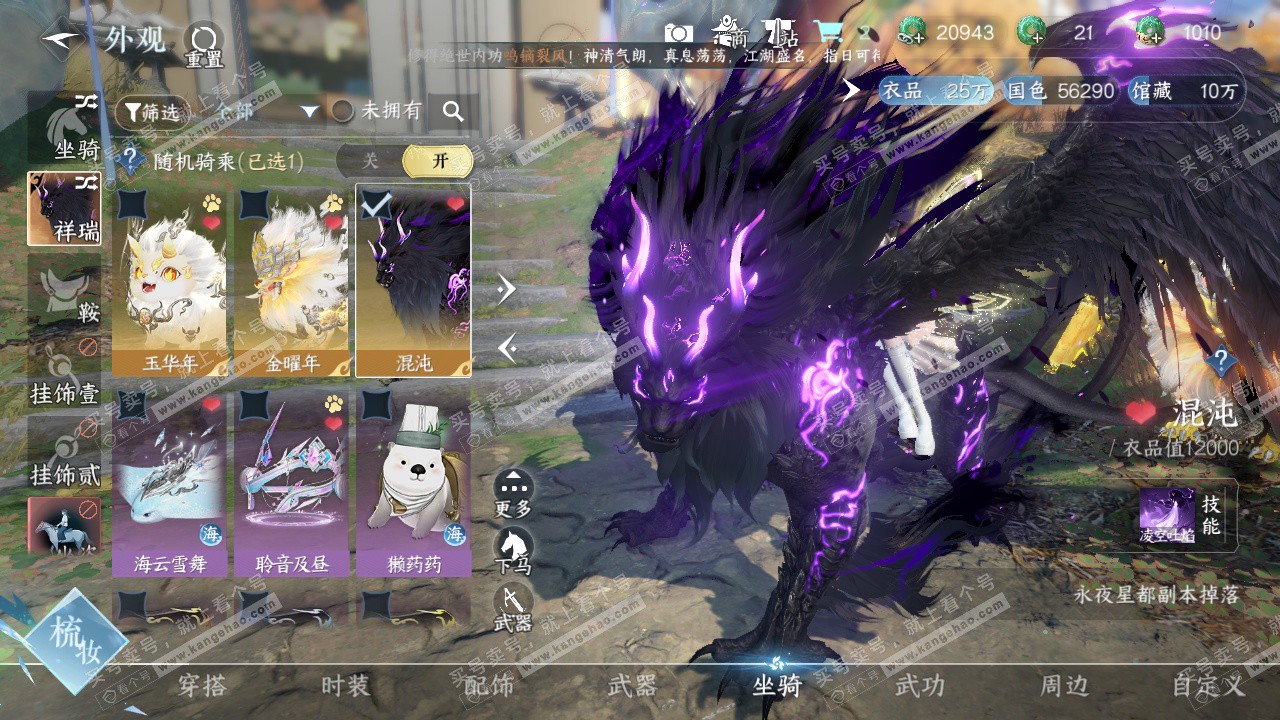Toggle the 武器 weapon display button
1280x720 pixels.
point(513,607)
